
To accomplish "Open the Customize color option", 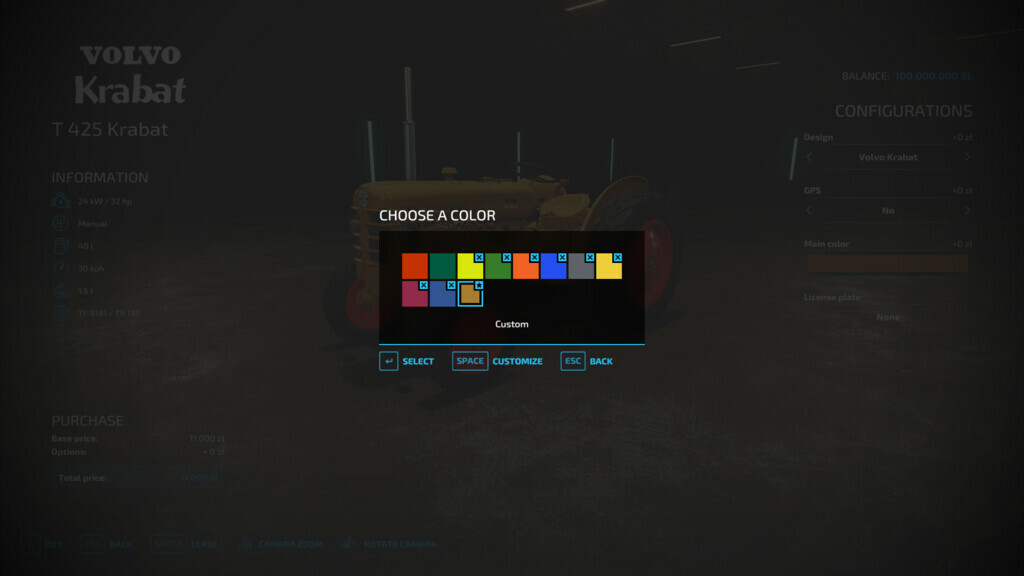I will 498,361.
